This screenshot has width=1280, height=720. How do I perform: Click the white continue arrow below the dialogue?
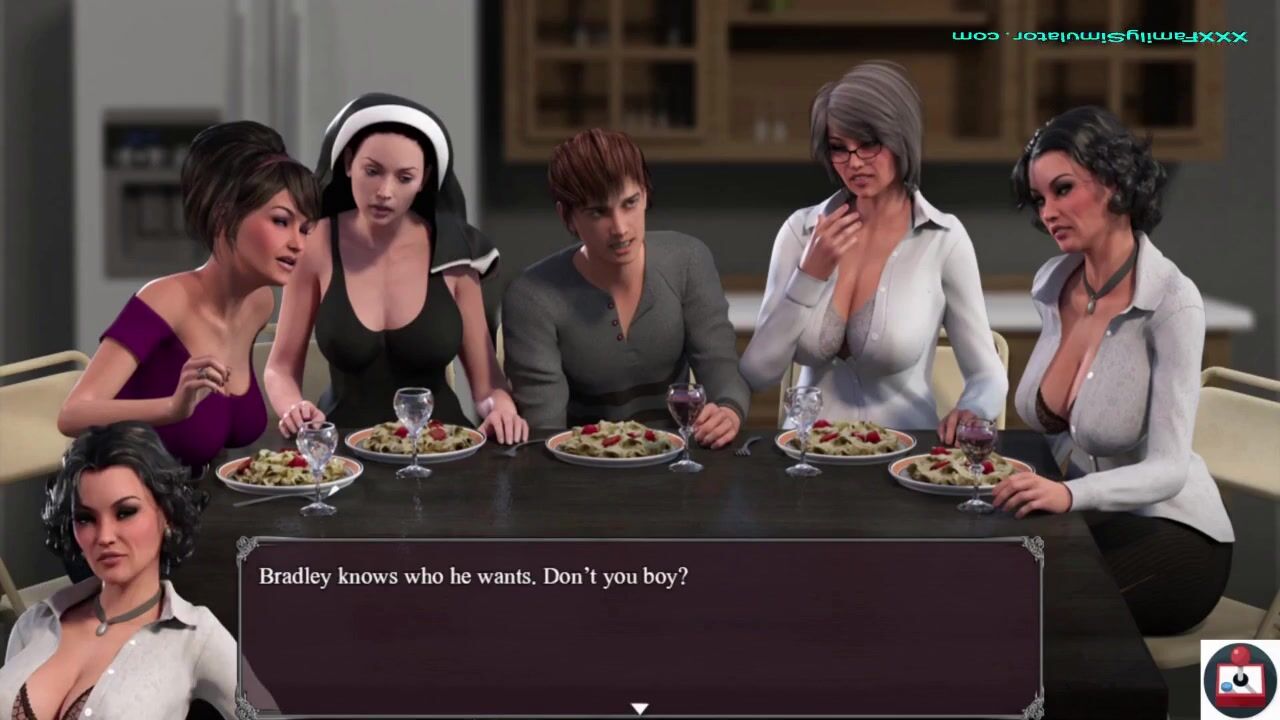[x=639, y=709]
